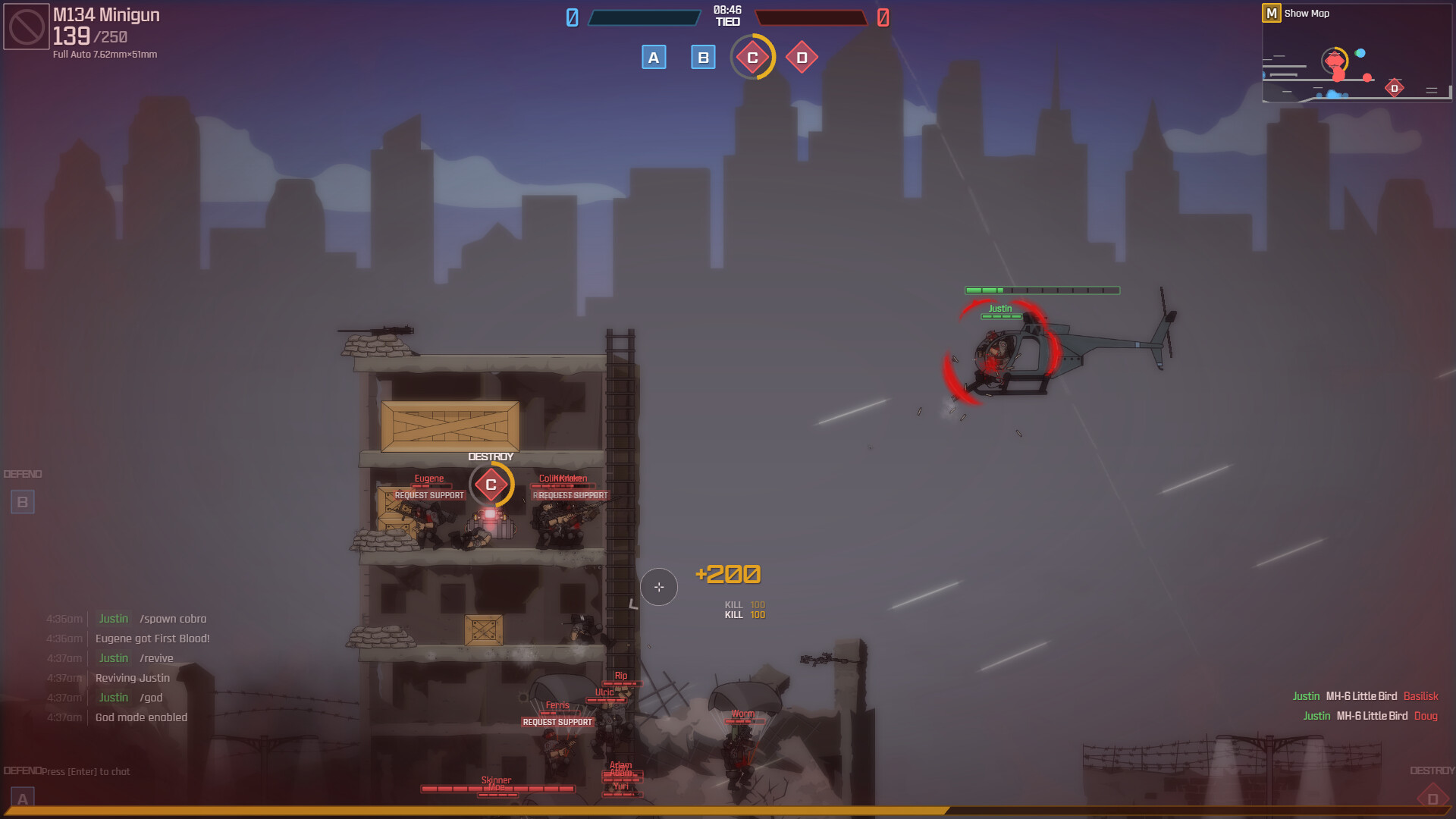The height and width of the screenshot is (819, 1456).
Task: Click the DESTROY objective C icon on the building
Action: tap(490, 483)
